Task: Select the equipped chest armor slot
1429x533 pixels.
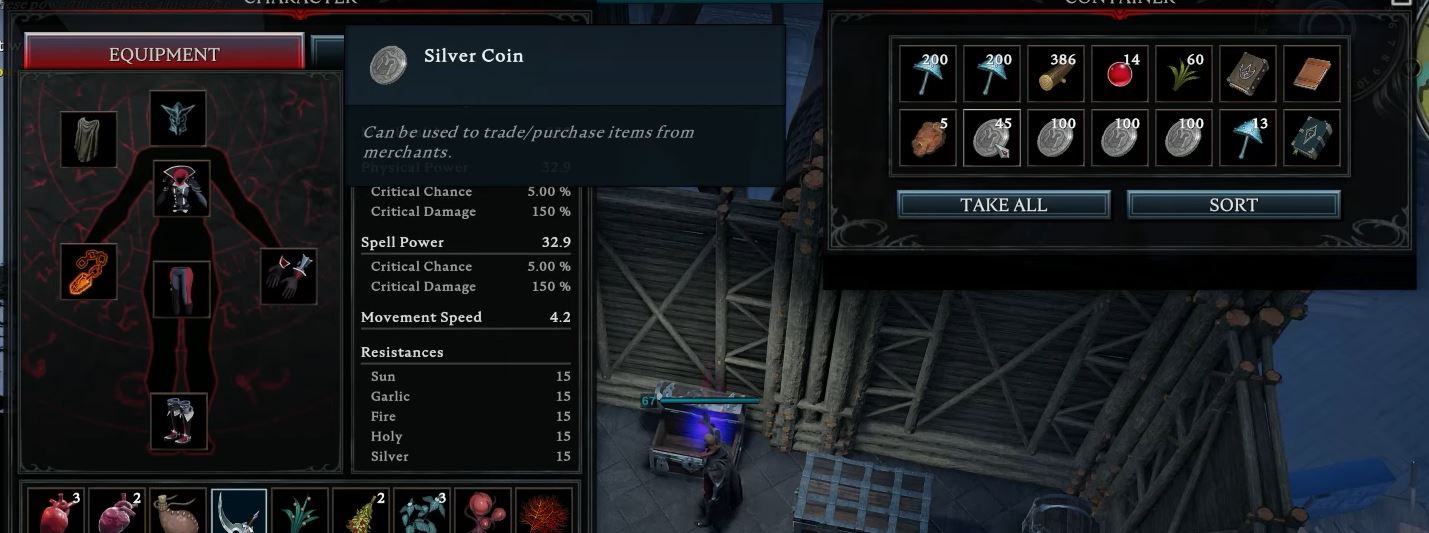Action: click(181, 189)
